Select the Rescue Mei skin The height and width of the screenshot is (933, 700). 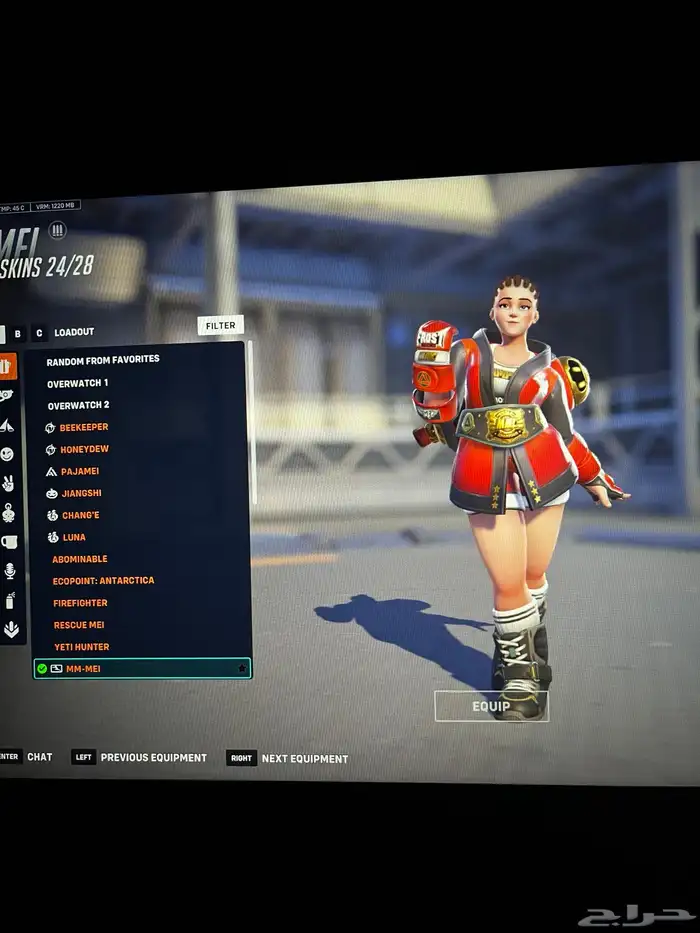78,625
